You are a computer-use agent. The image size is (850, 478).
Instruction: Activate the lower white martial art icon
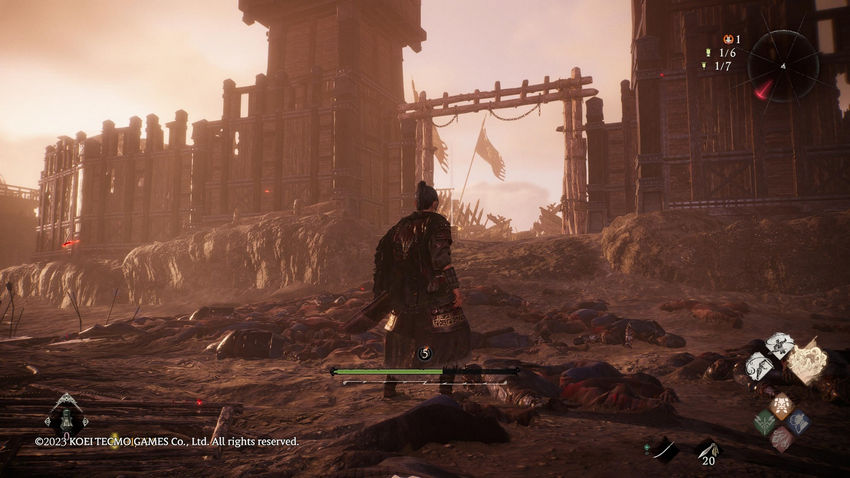(759, 367)
